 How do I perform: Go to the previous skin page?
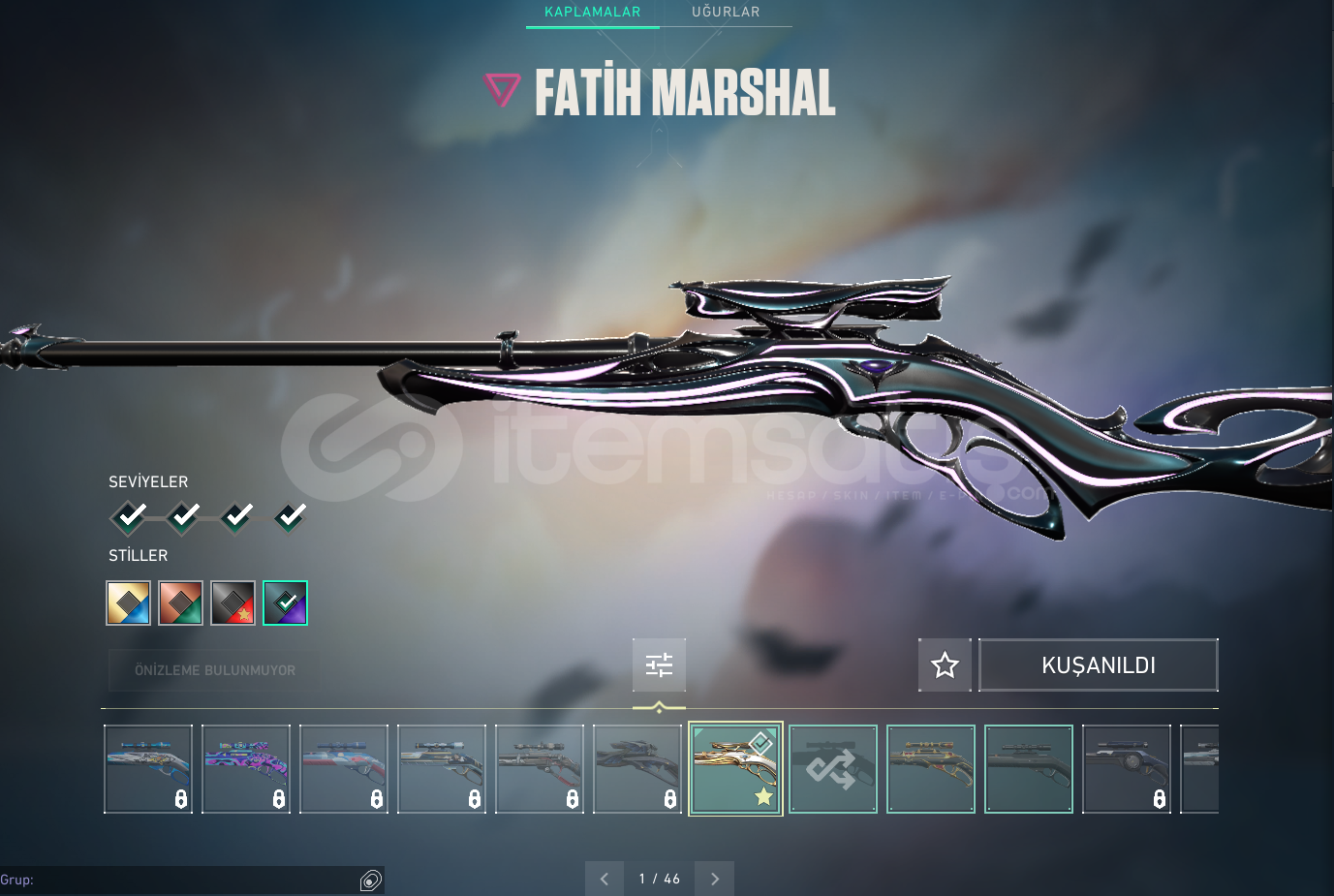tap(605, 879)
